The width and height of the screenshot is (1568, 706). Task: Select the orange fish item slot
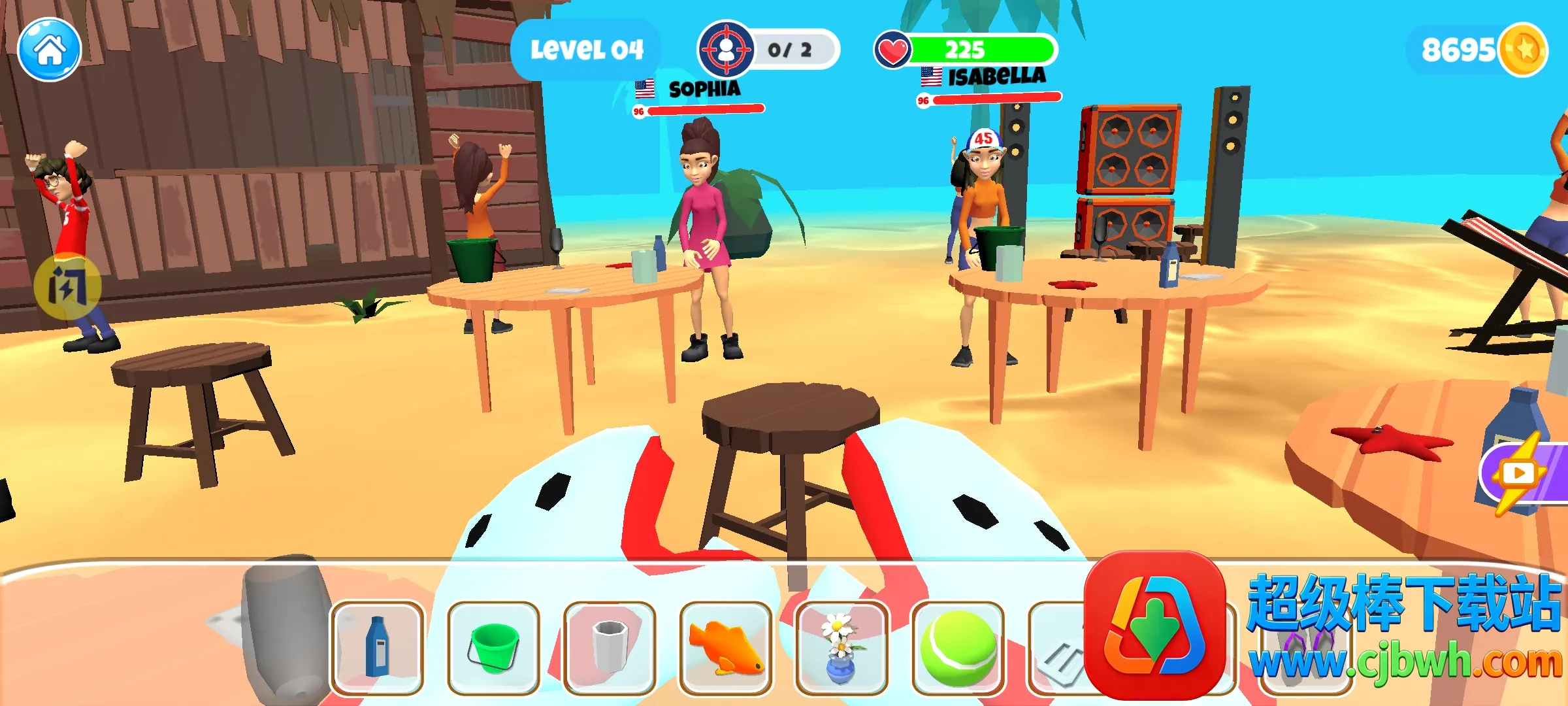coord(725,648)
